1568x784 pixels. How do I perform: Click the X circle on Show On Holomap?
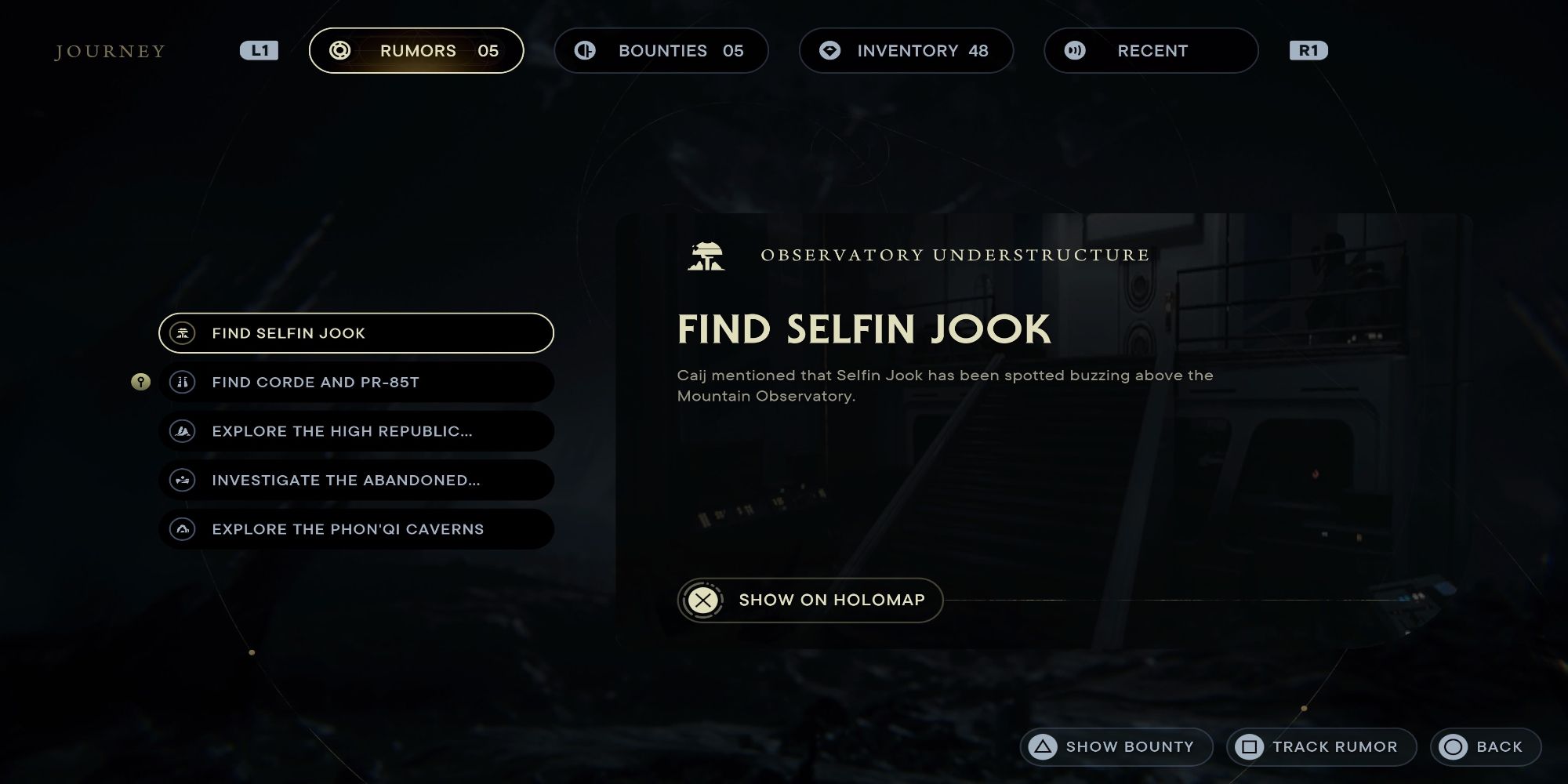click(703, 600)
